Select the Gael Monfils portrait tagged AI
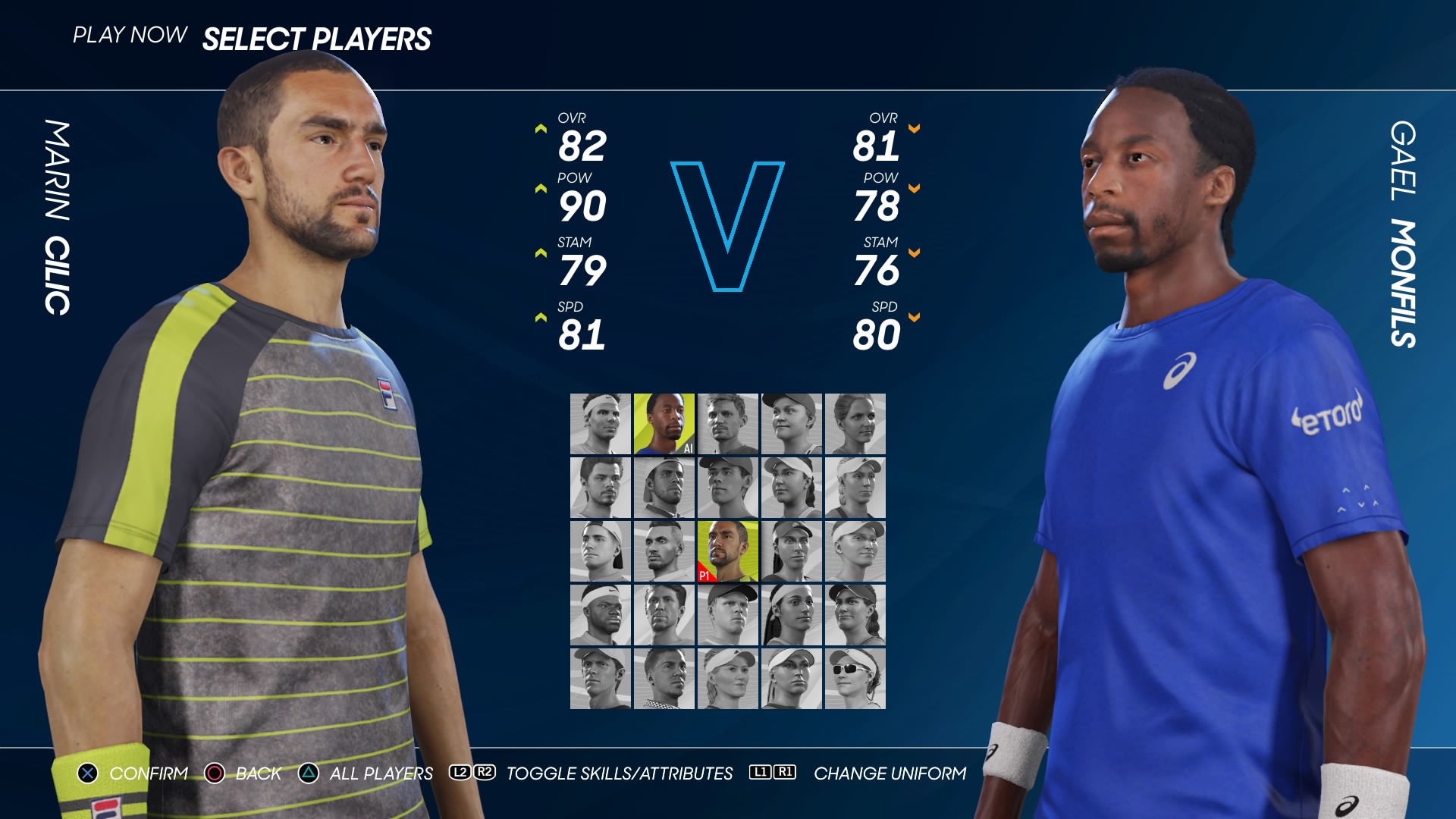The height and width of the screenshot is (819, 1456). (x=664, y=424)
